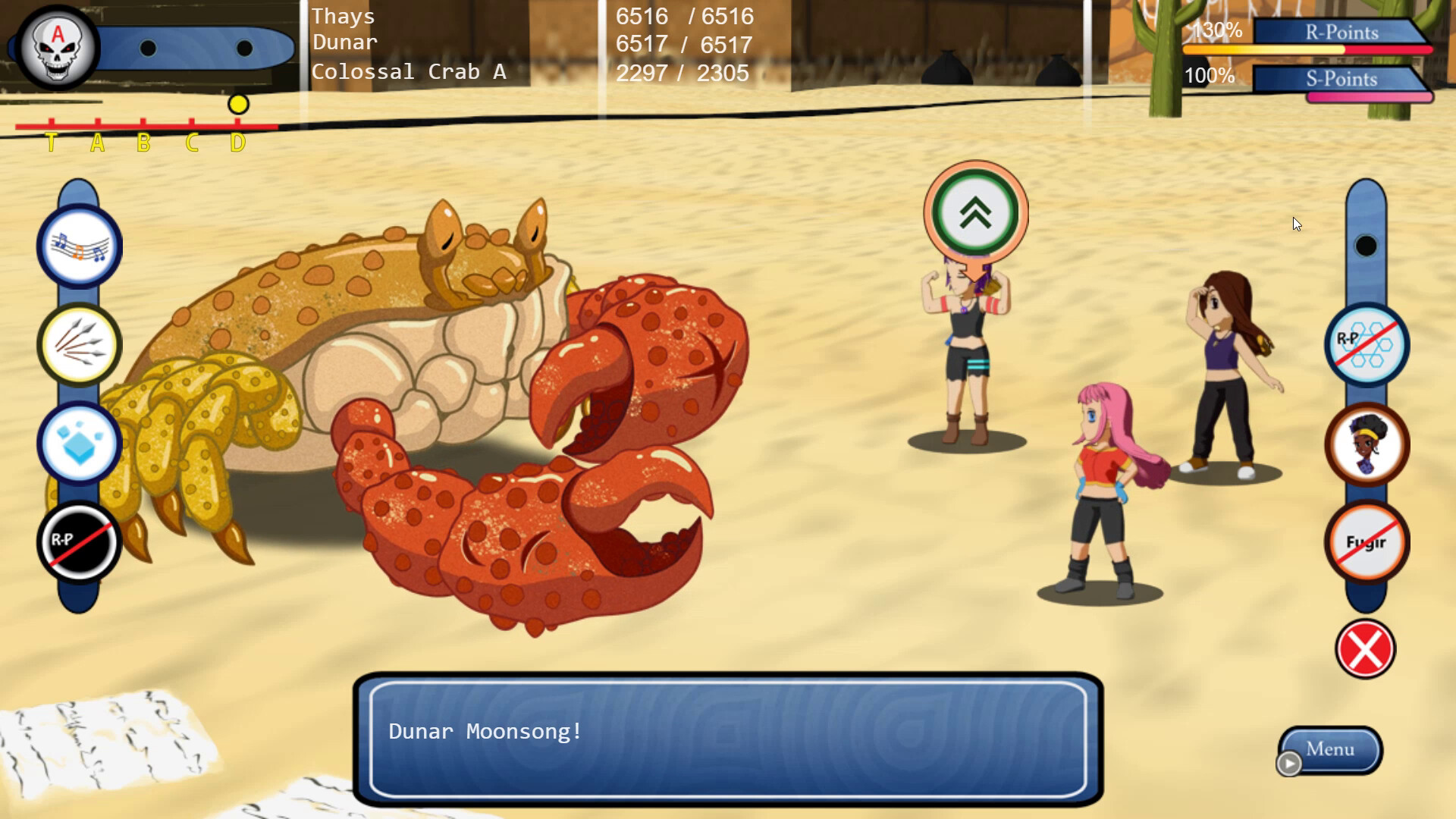This screenshot has height=819, width=1456.
Task: Toggle the black crossed-out R-P icon
Action: coord(79,540)
